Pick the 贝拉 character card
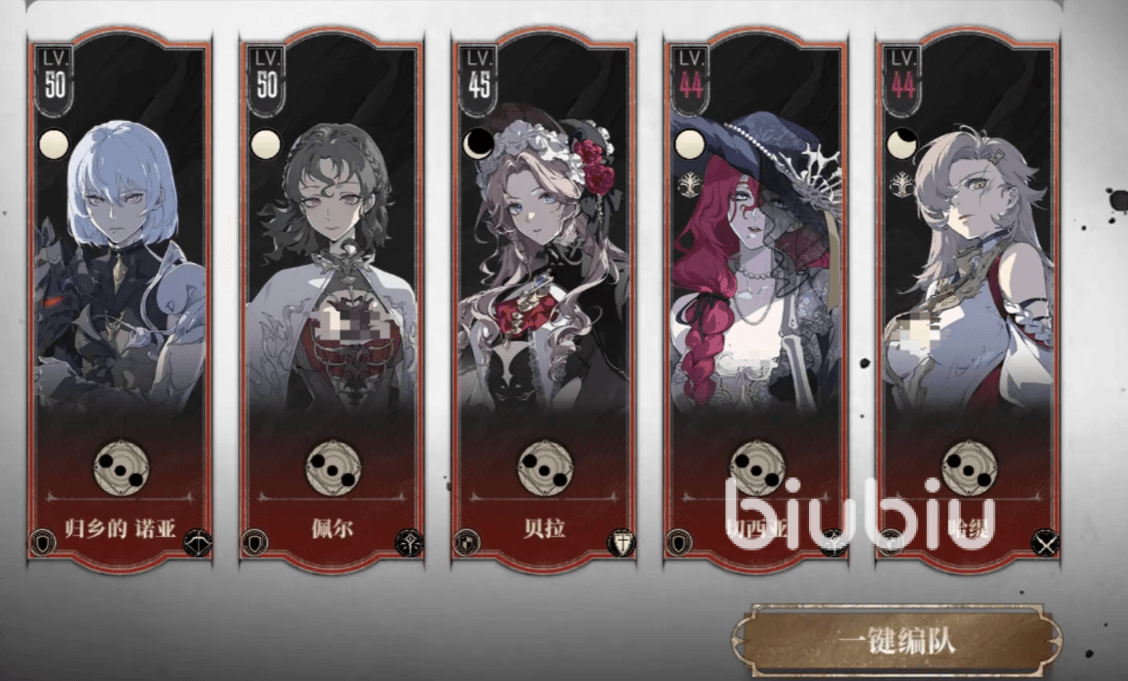 [544, 300]
